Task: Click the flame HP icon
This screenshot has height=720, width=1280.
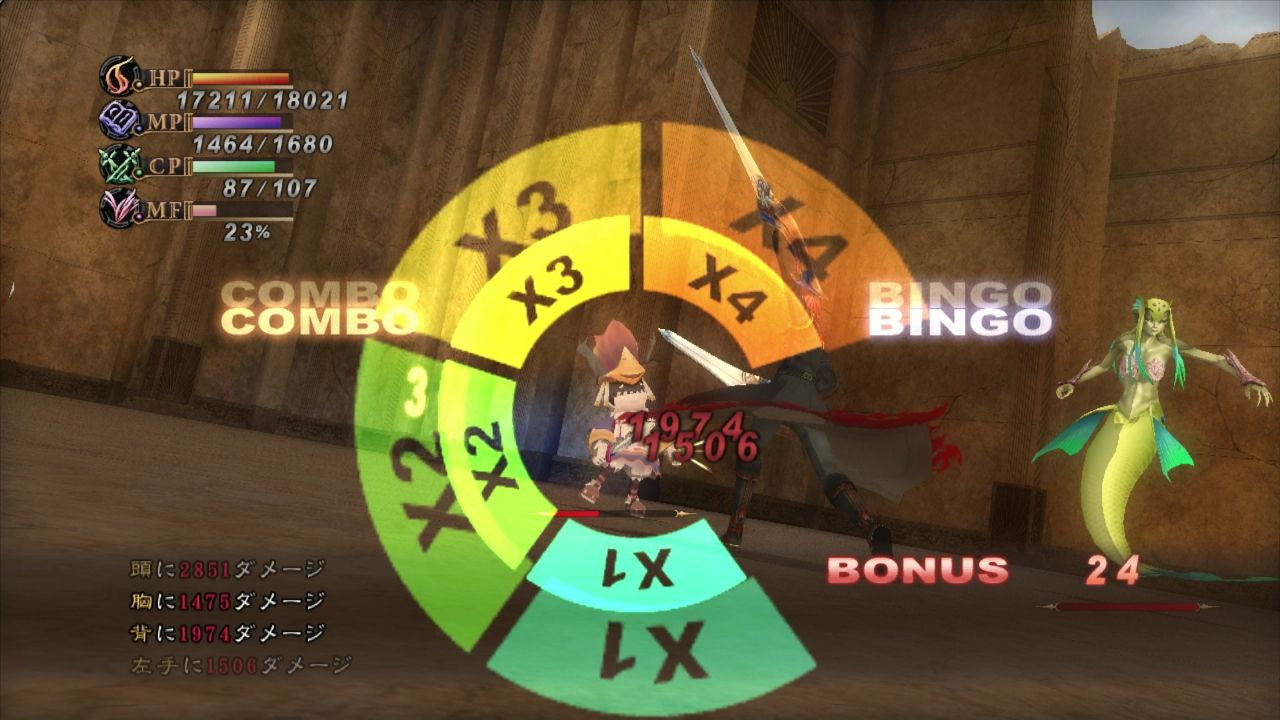Action: (x=120, y=77)
